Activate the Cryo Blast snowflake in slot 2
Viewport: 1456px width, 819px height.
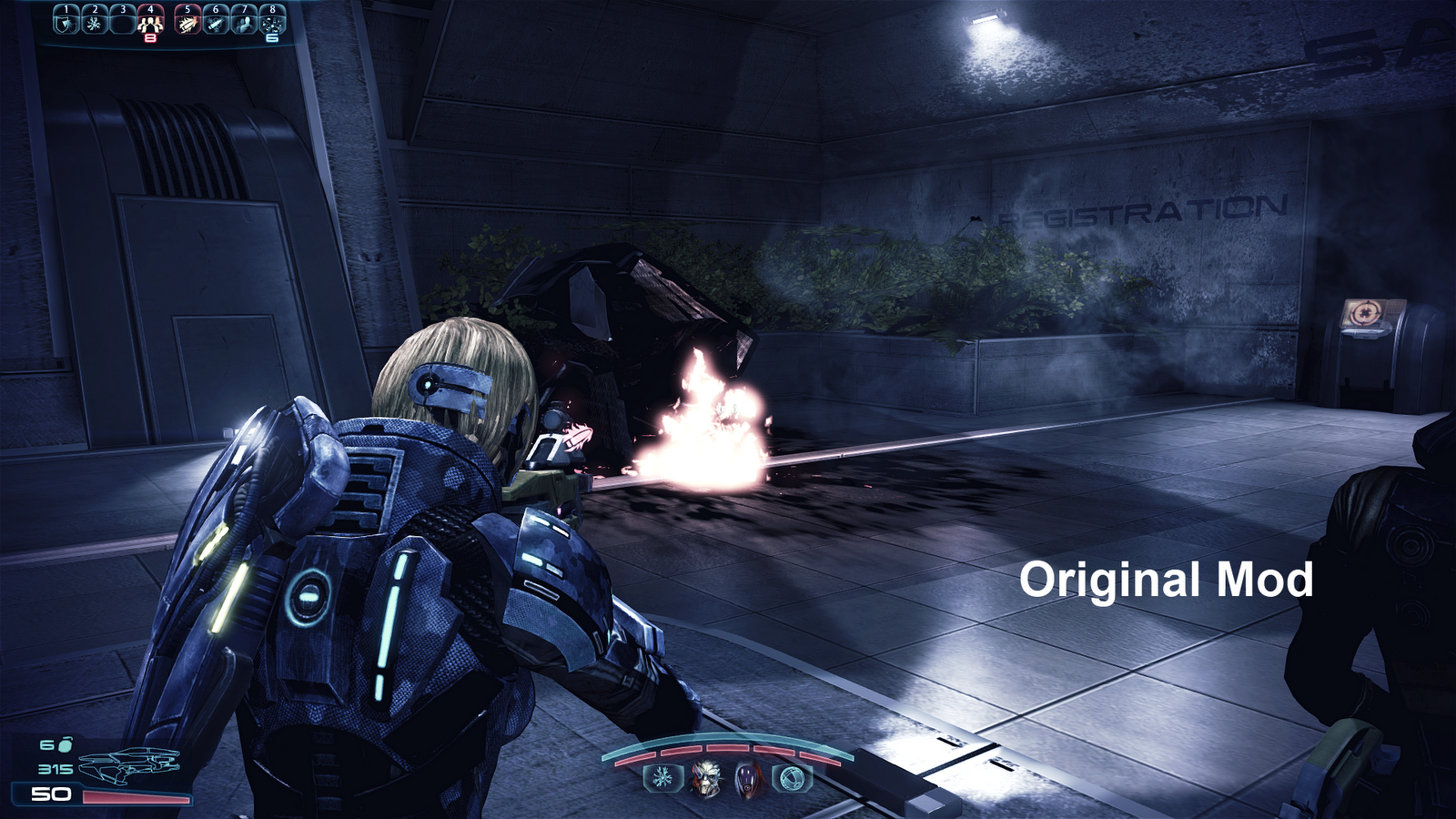point(95,23)
